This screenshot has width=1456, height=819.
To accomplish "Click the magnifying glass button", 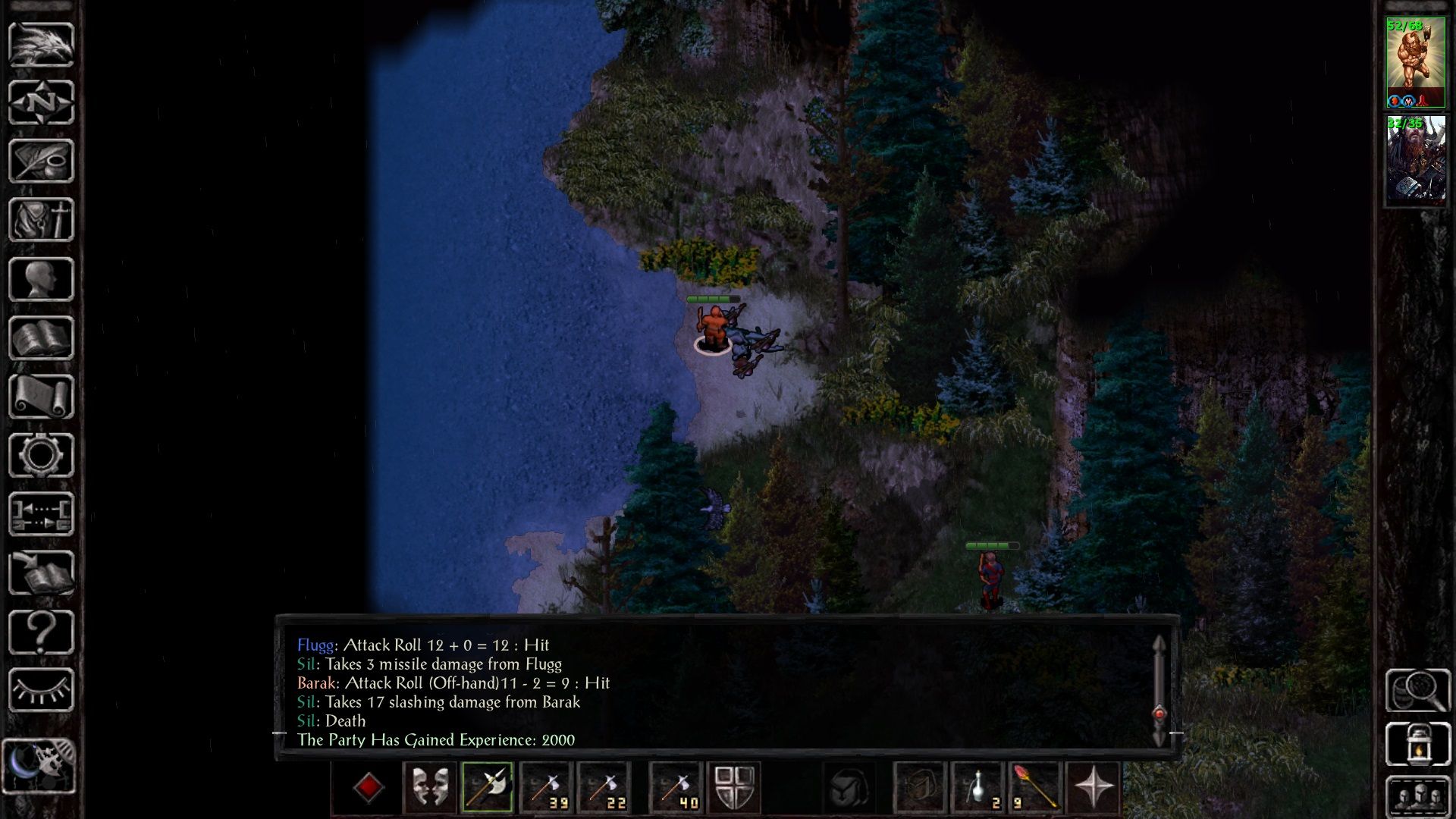I will coord(1417,690).
